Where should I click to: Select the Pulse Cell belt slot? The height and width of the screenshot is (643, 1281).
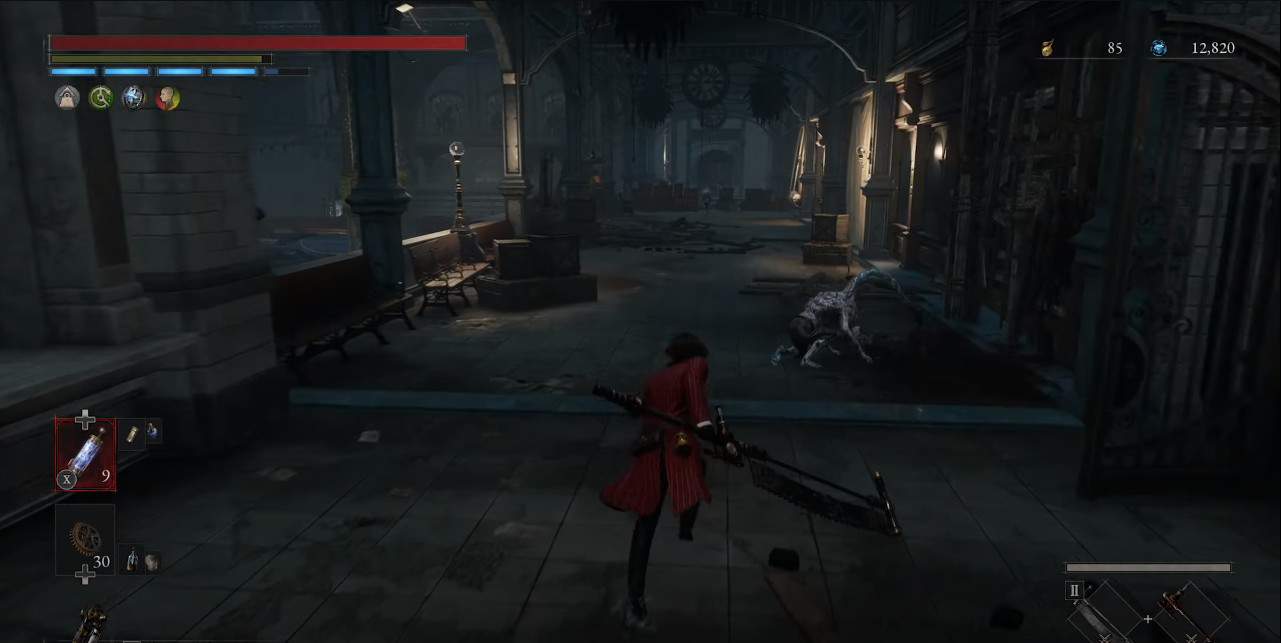pos(86,454)
